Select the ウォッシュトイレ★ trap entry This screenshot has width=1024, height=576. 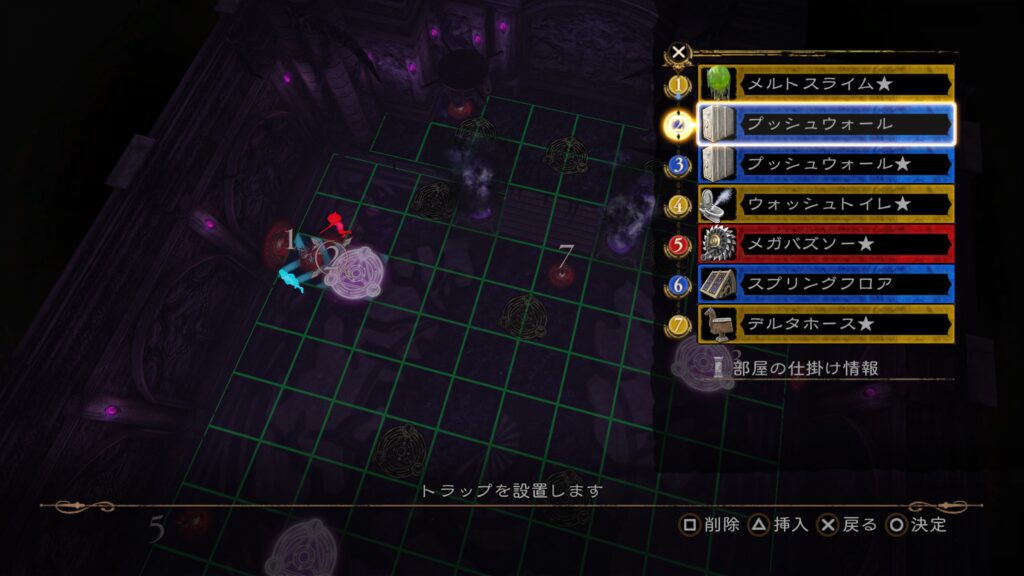(x=824, y=204)
